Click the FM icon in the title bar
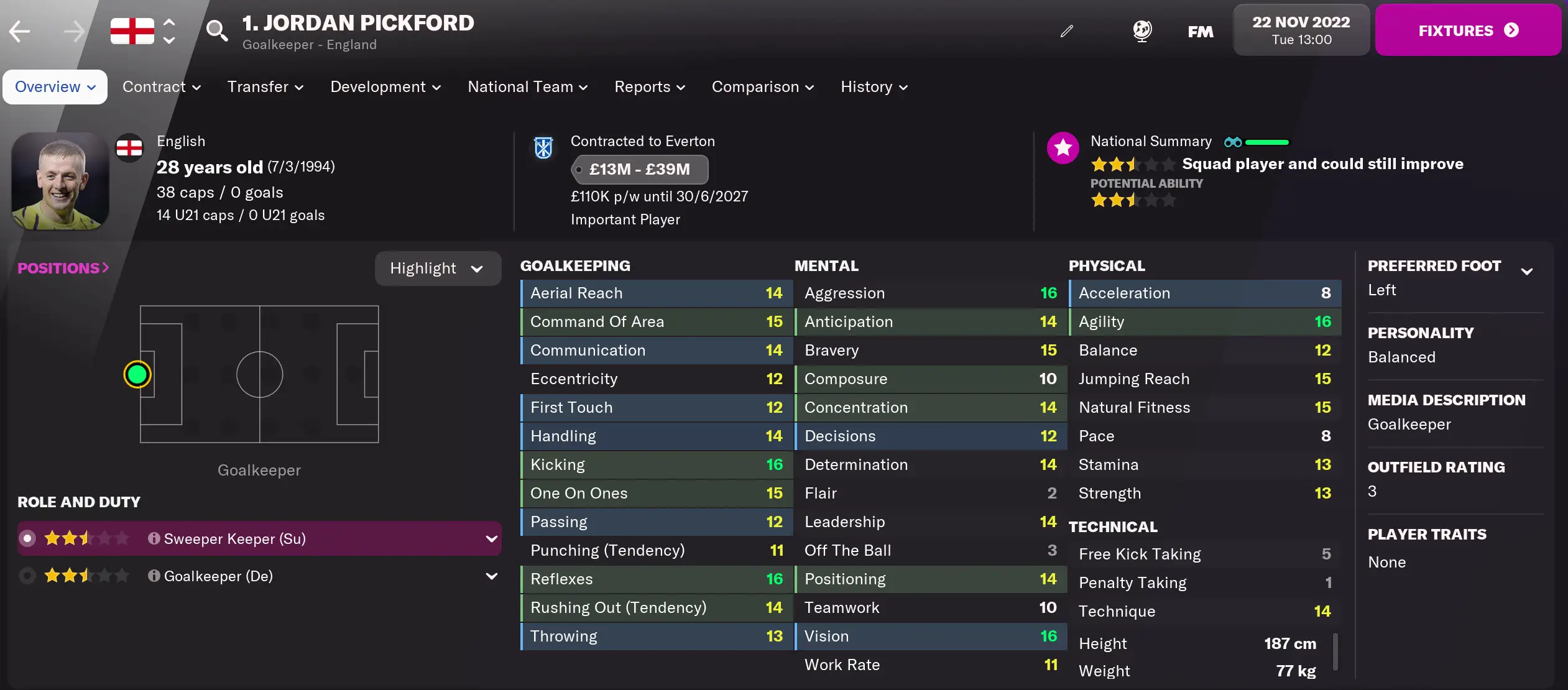1568x690 pixels. pyautogui.click(x=1199, y=30)
